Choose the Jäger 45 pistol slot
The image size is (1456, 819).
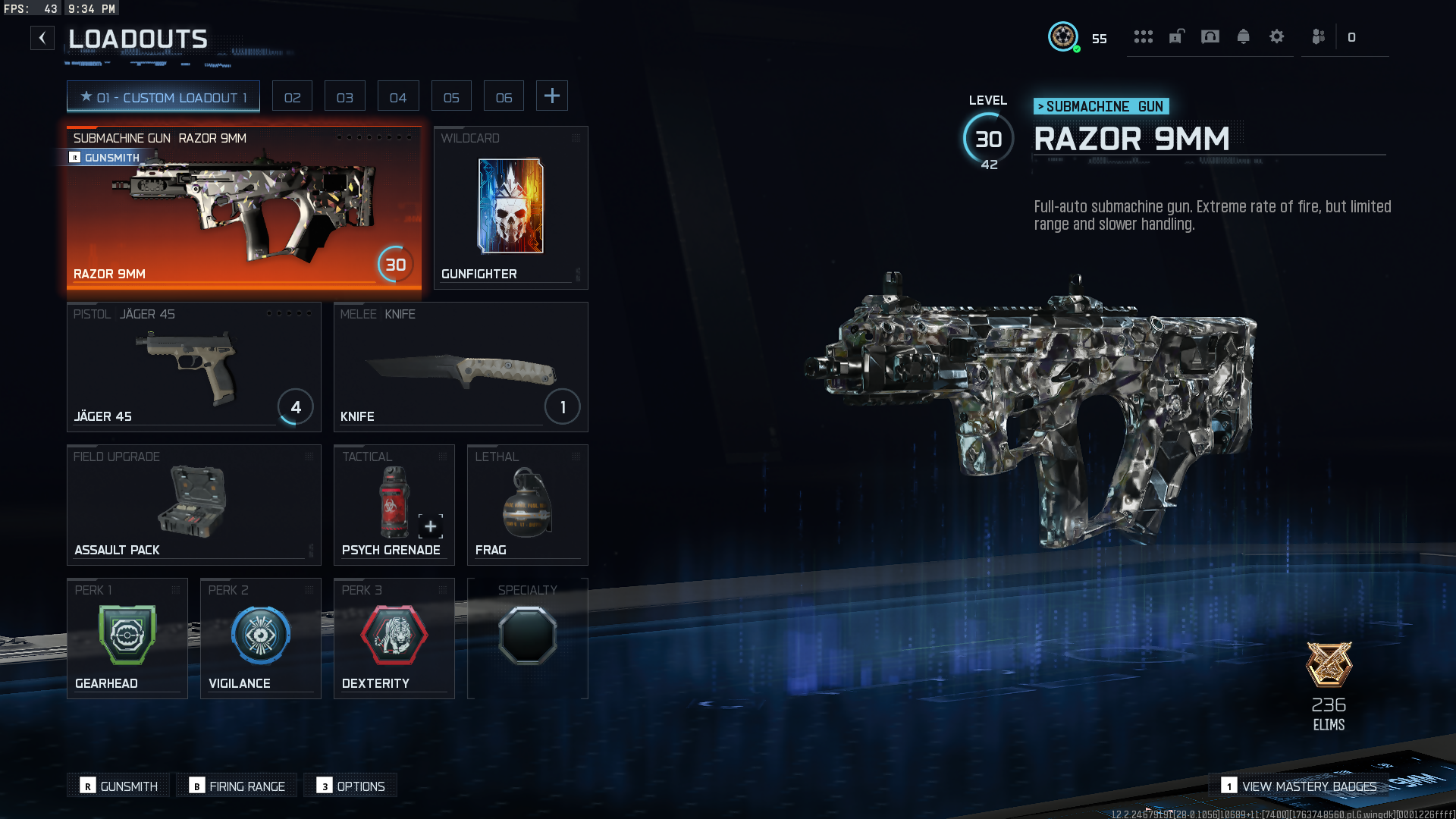click(193, 367)
